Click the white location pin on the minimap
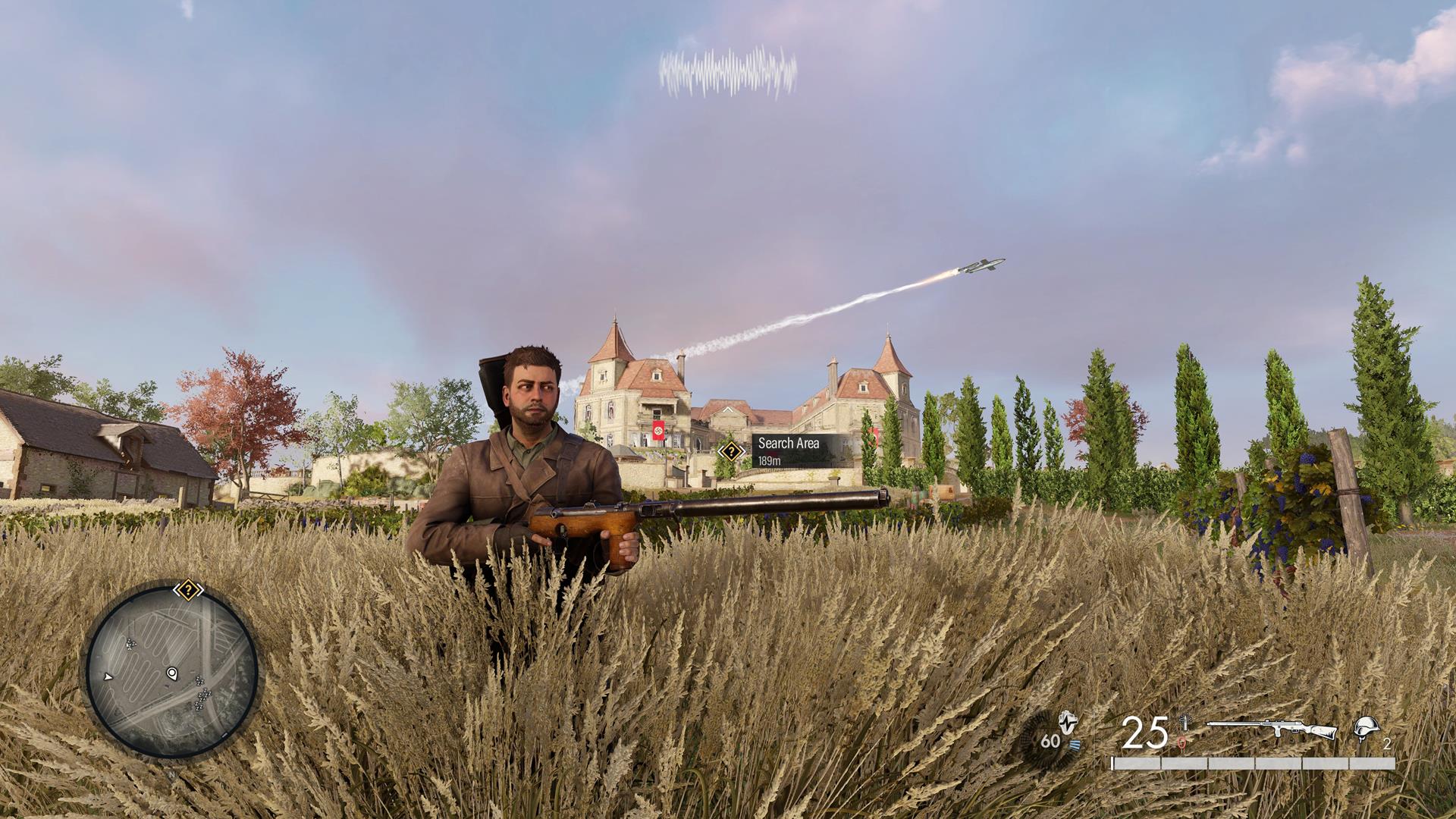1456x819 pixels. coord(171,674)
